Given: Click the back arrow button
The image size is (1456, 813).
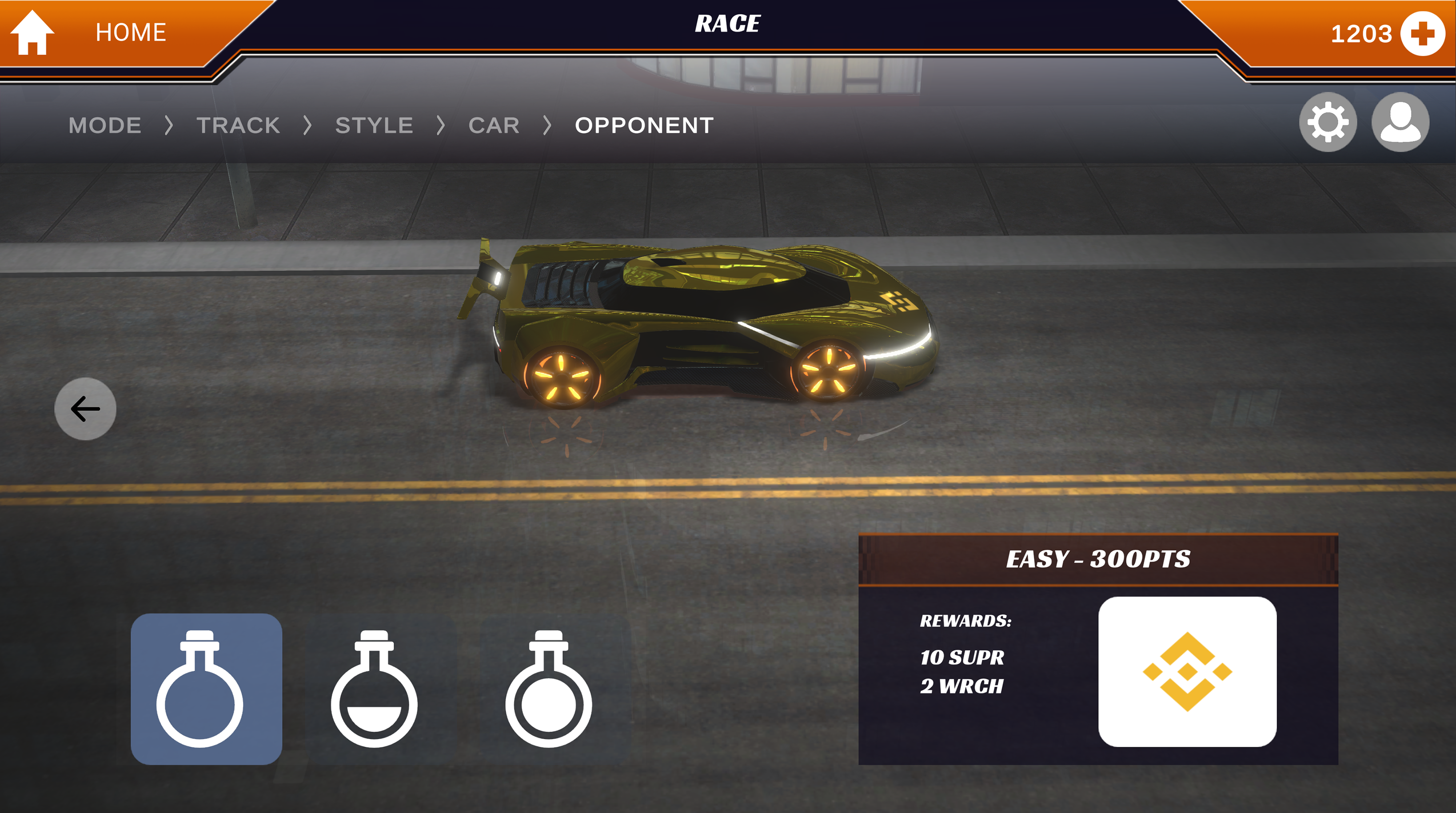Looking at the screenshot, I should 85,408.
